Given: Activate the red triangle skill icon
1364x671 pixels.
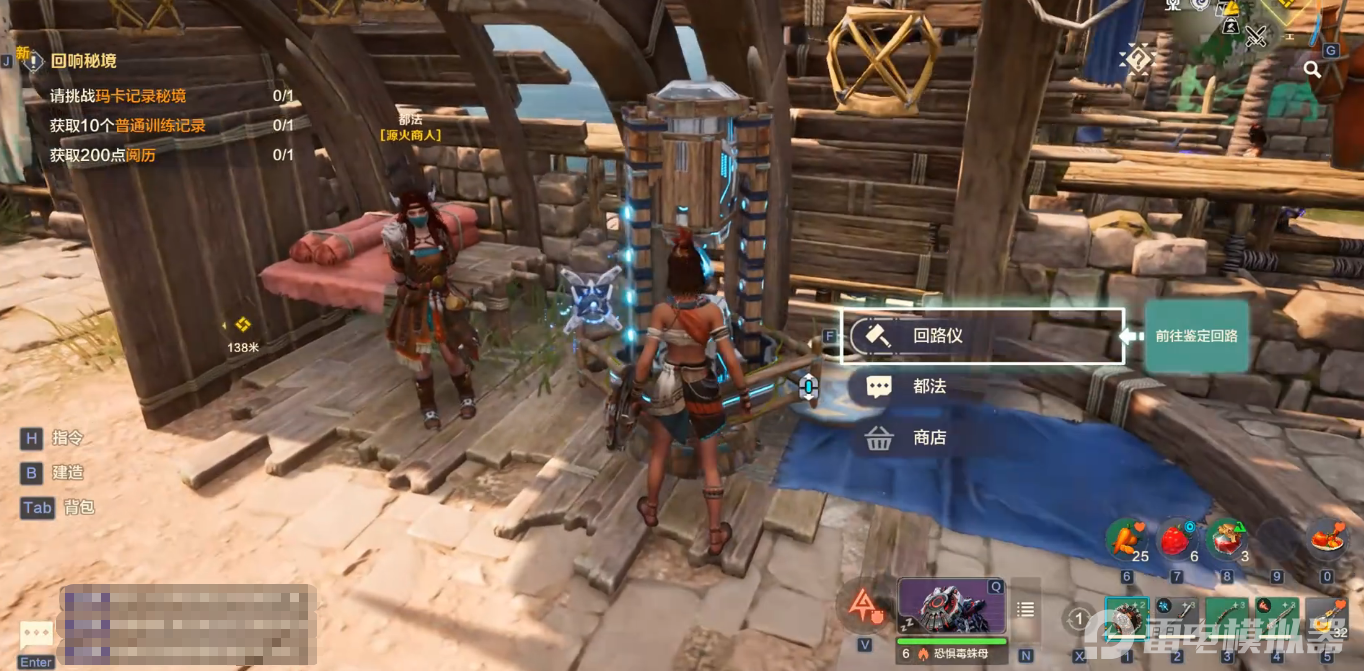Looking at the screenshot, I should coord(863,605).
